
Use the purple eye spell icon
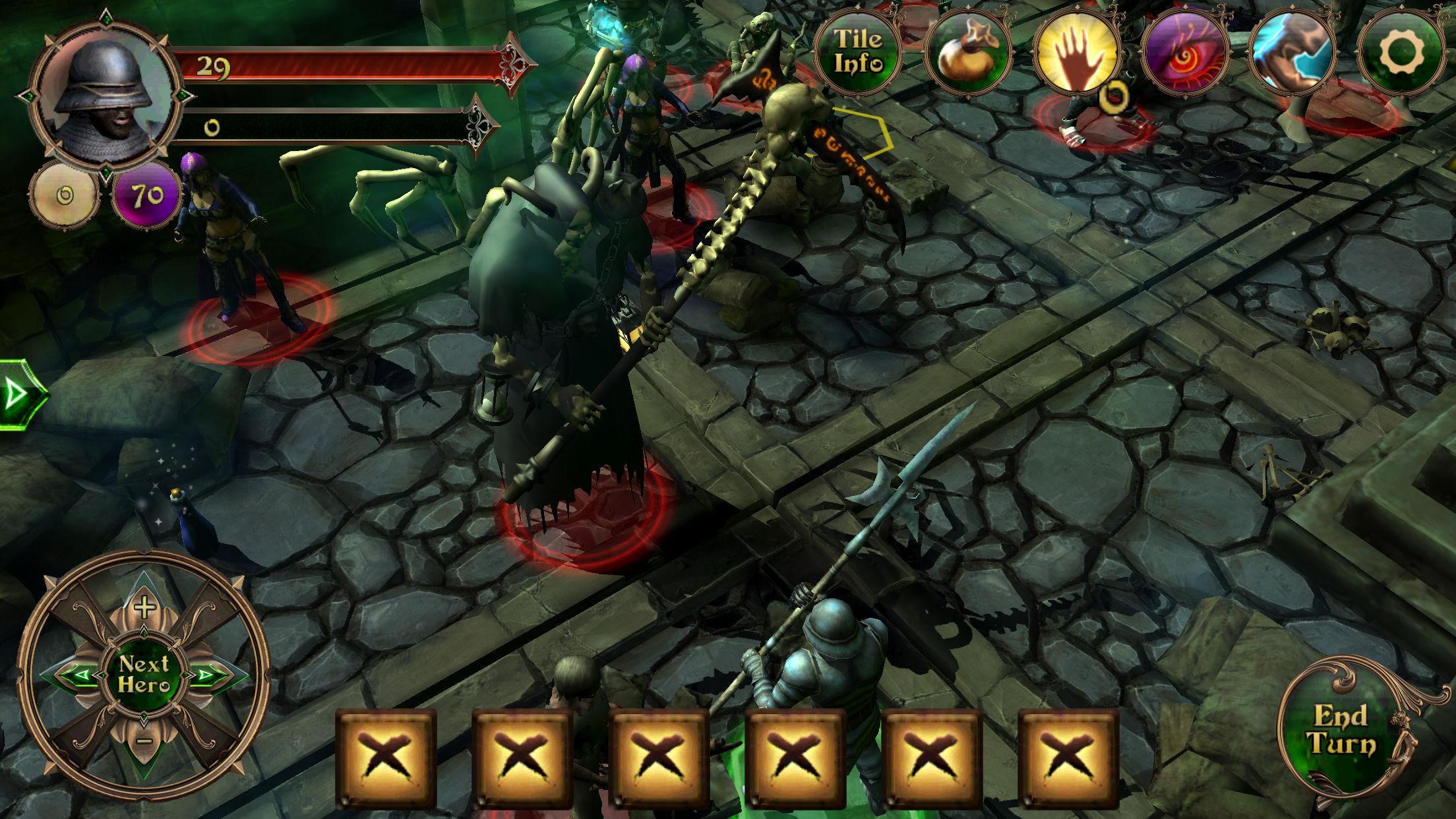pyautogui.click(x=1185, y=53)
